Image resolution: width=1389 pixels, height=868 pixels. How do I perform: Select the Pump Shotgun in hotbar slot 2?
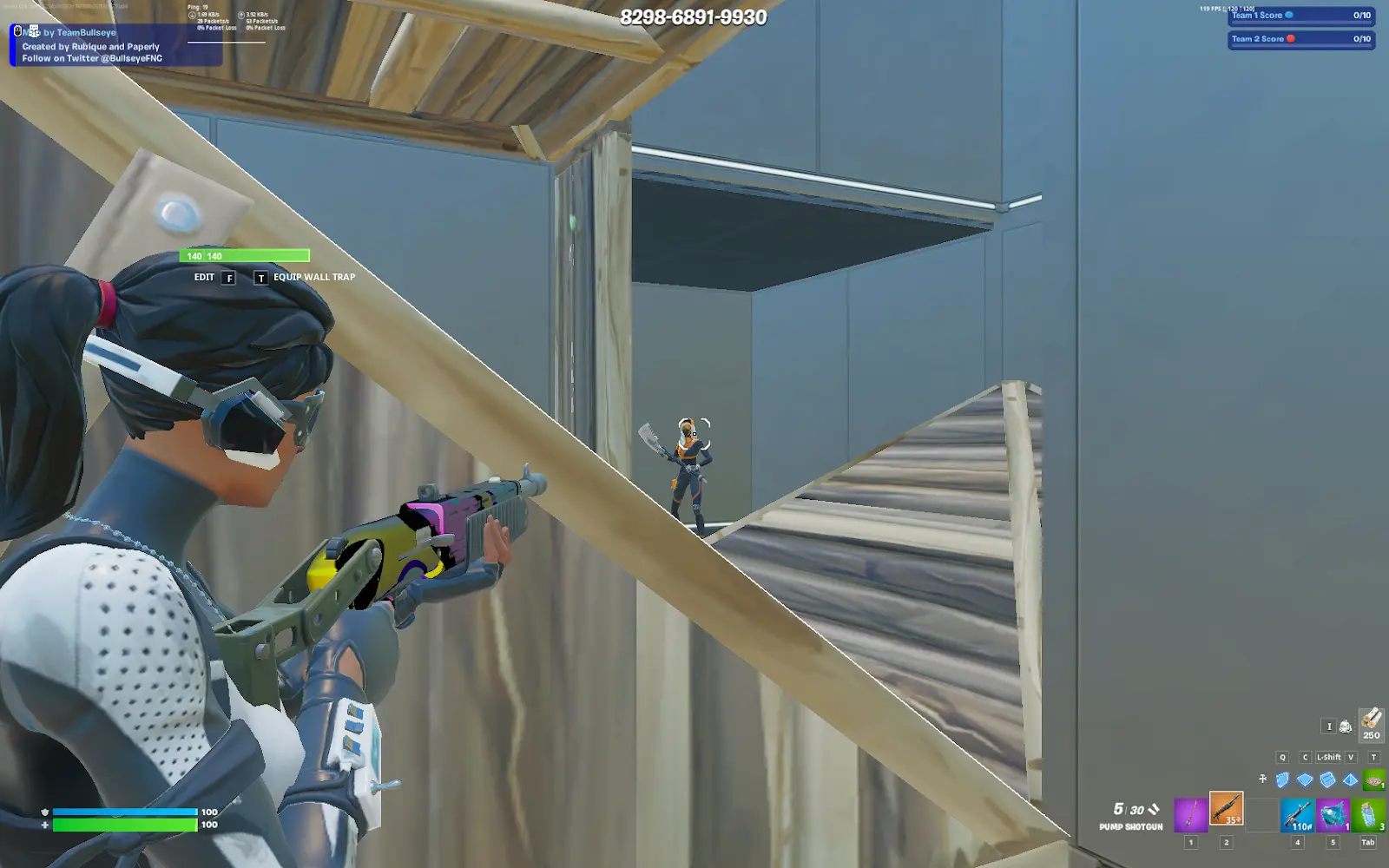click(x=1227, y=816)
